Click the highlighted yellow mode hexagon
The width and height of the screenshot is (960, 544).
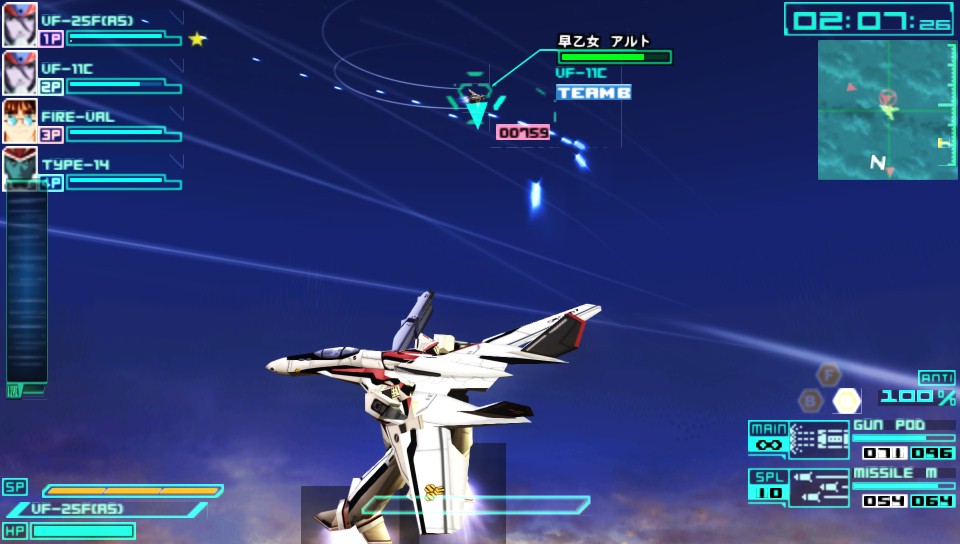[847, 401]
